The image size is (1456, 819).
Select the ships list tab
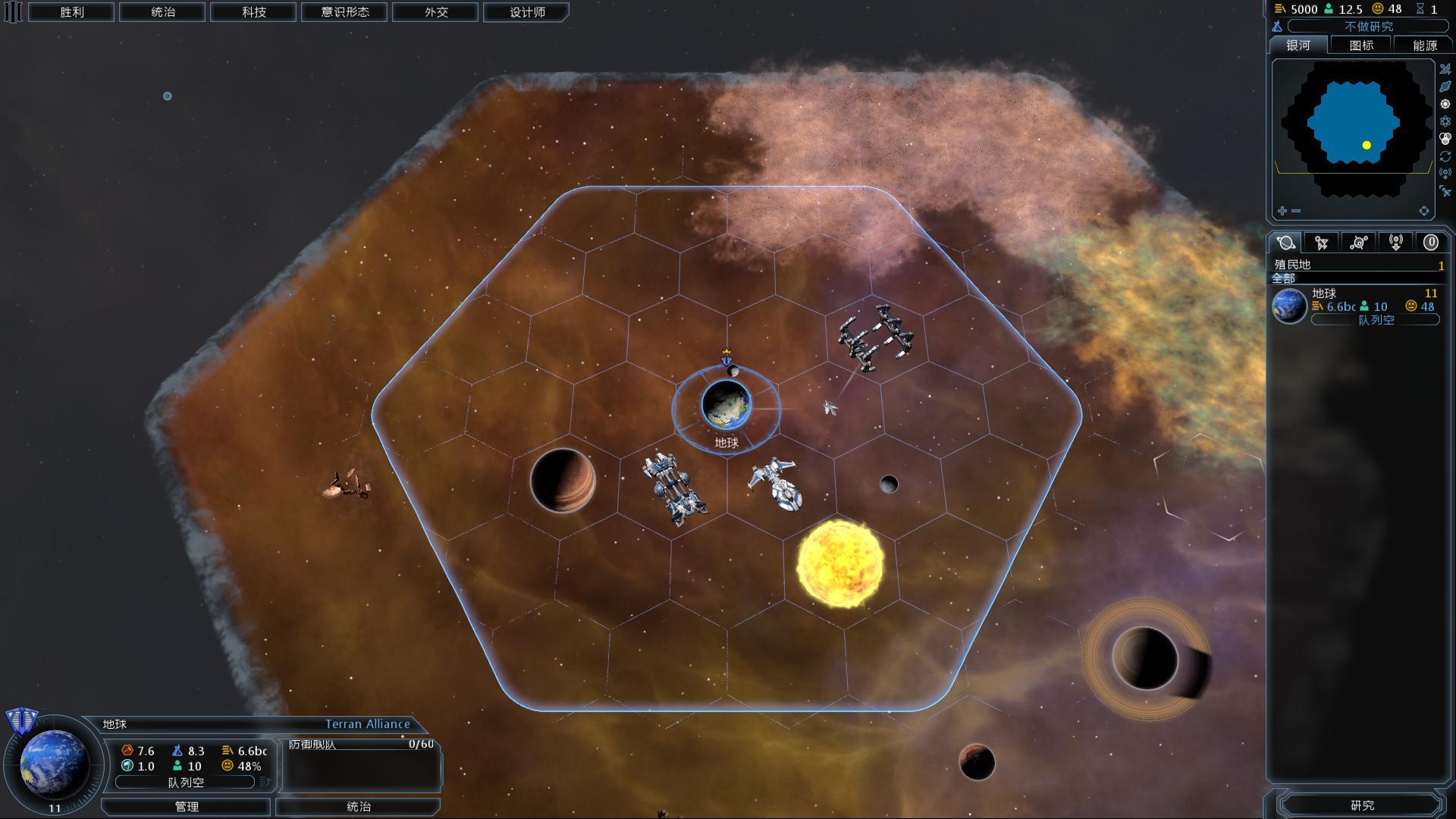click(1322, 243)
